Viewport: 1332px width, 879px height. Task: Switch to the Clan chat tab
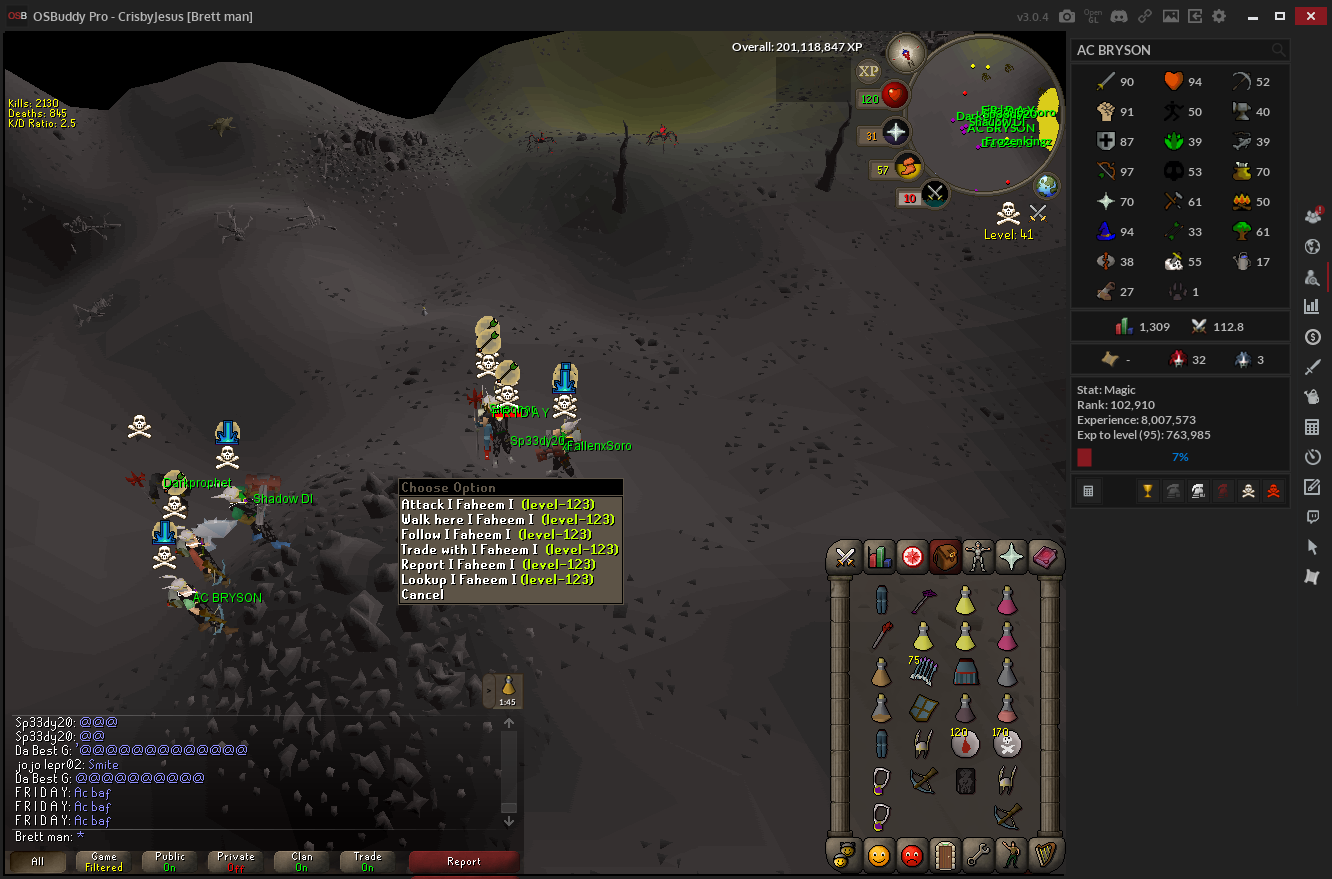pyautogui.click(x=302, y=862)
